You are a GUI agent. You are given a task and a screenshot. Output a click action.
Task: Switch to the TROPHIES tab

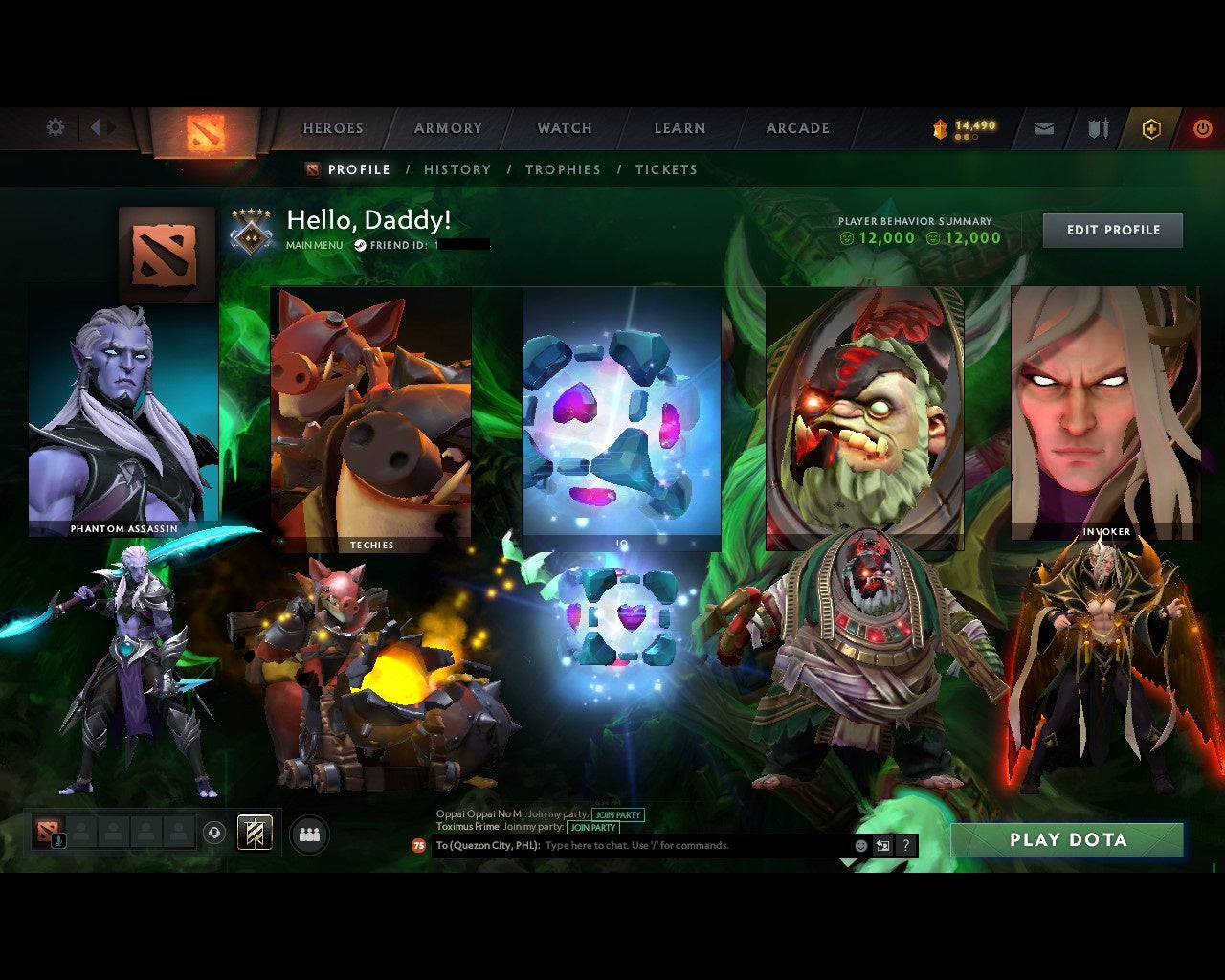(x=564, y=169)
